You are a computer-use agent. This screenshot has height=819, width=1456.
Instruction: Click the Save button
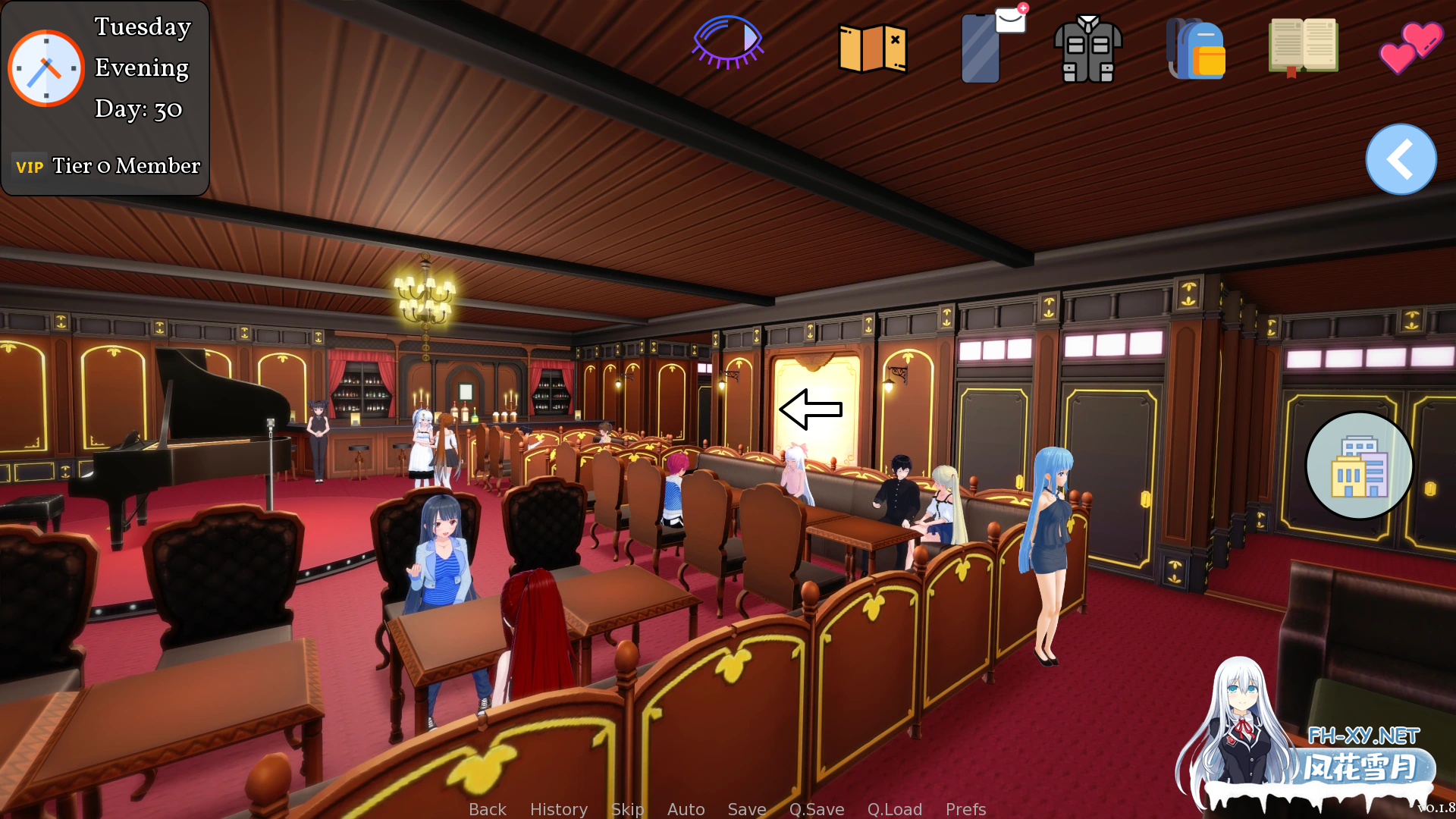pos(746,809)
